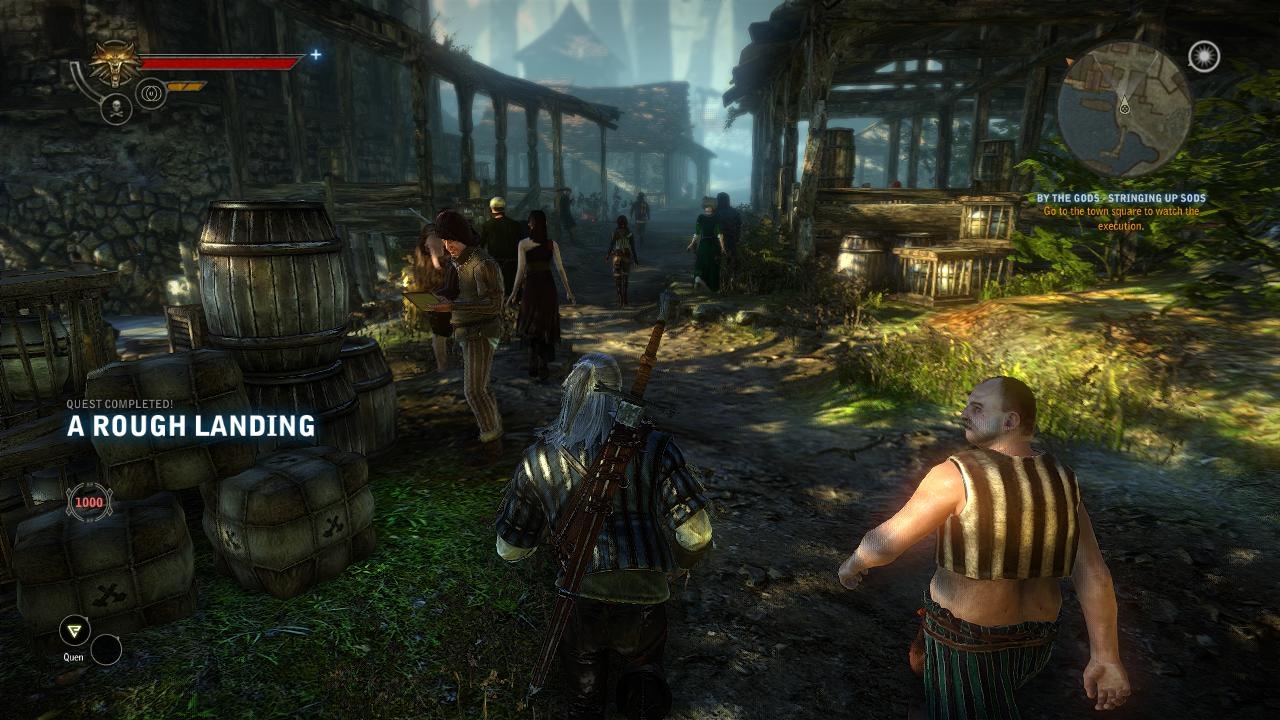Select the Quen sign icon
Viewport: 1280px width, 720px height.
73,630
